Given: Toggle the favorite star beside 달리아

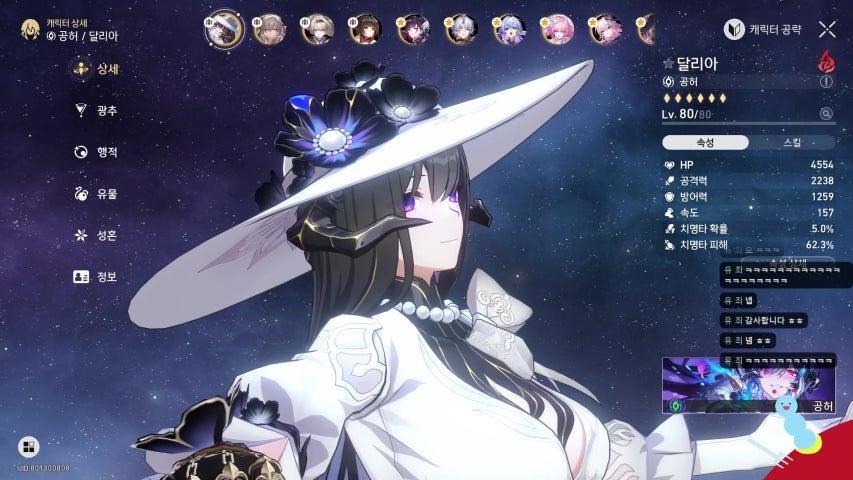Looking at the screenshot, I should point(668,64).
